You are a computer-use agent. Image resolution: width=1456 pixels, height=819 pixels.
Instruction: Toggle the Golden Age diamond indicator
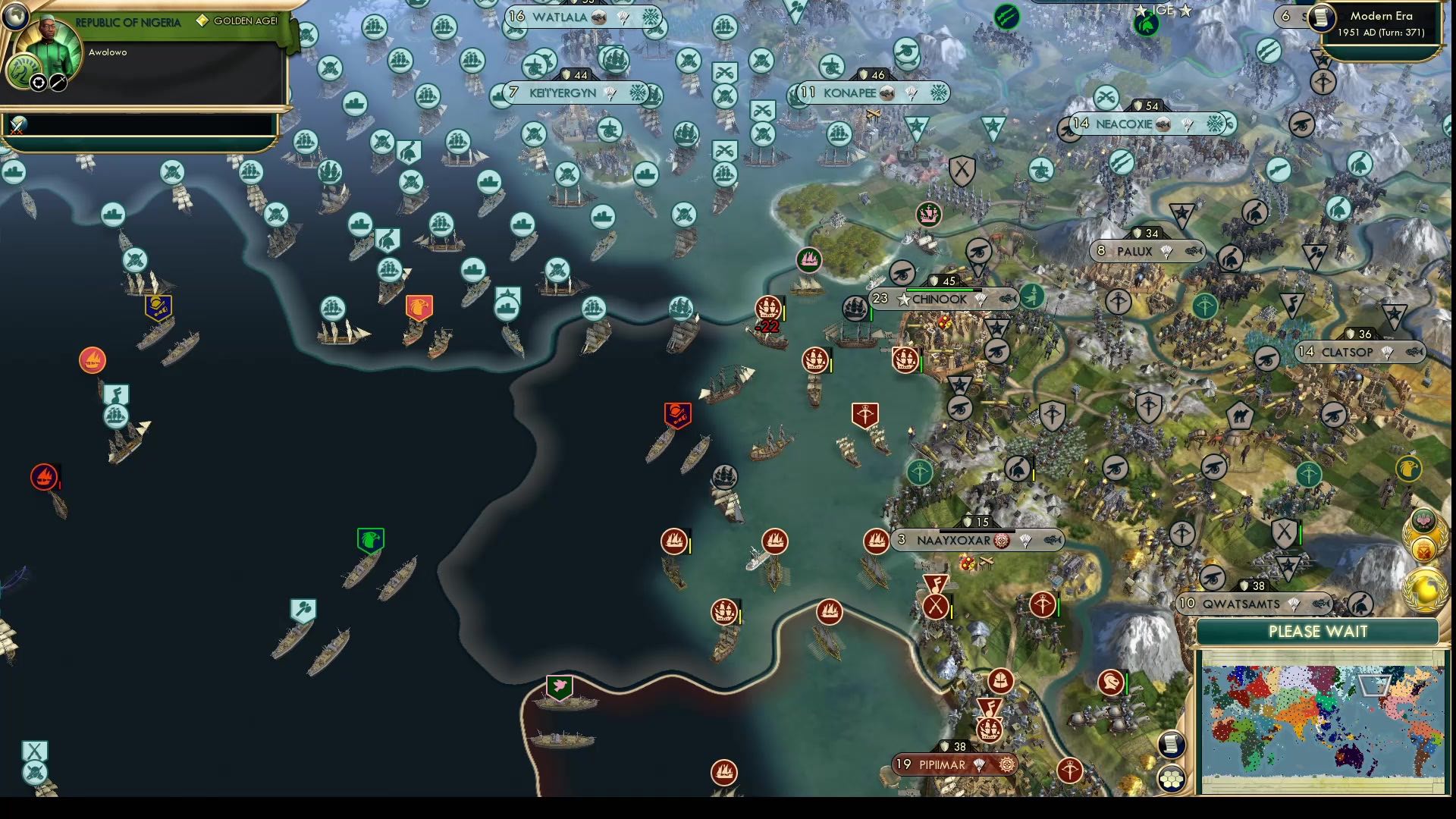click(x=203, y=20)
